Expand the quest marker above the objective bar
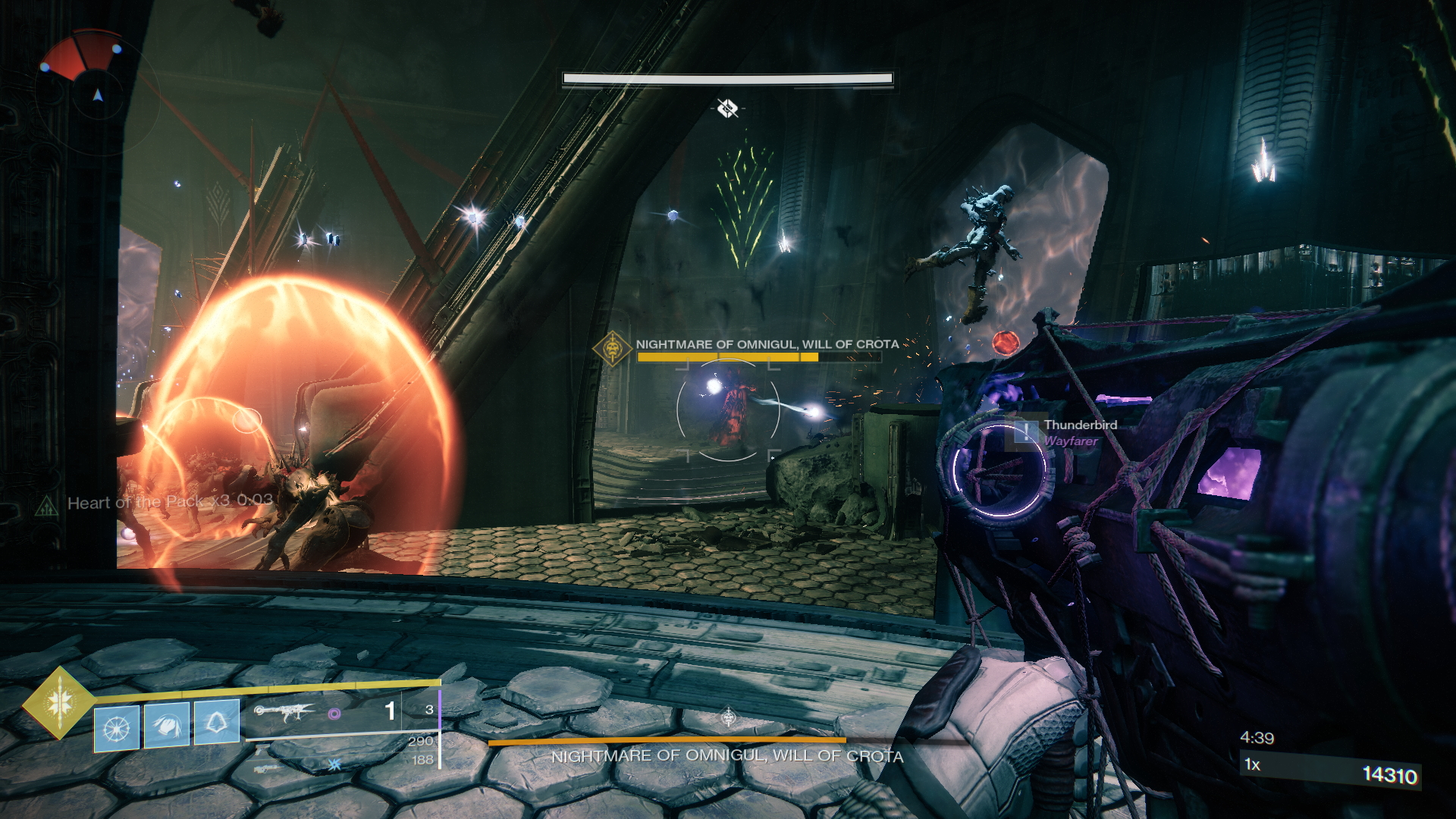 pos(728,108)
